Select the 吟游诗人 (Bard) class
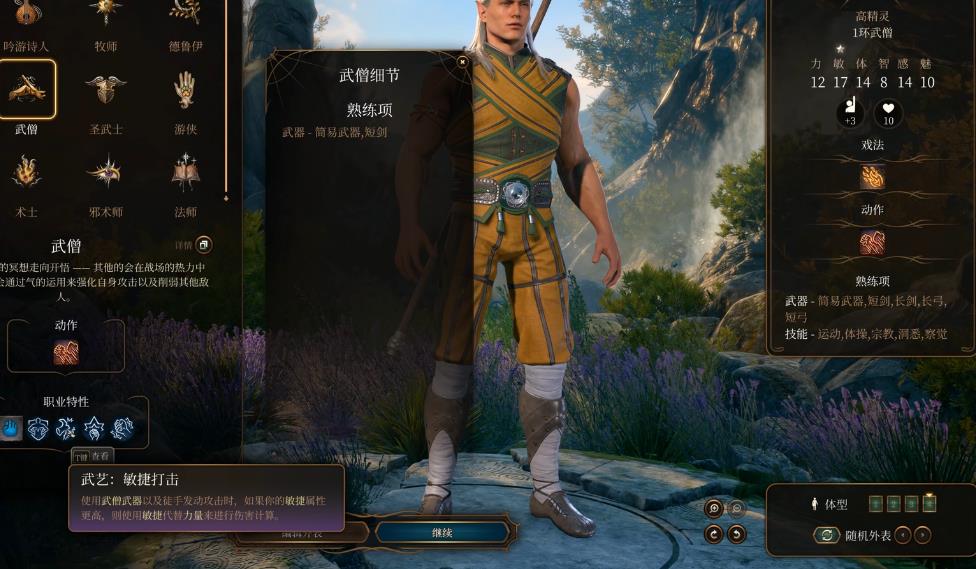This screenshot has width=976, height=569. (x=26, y=14)
